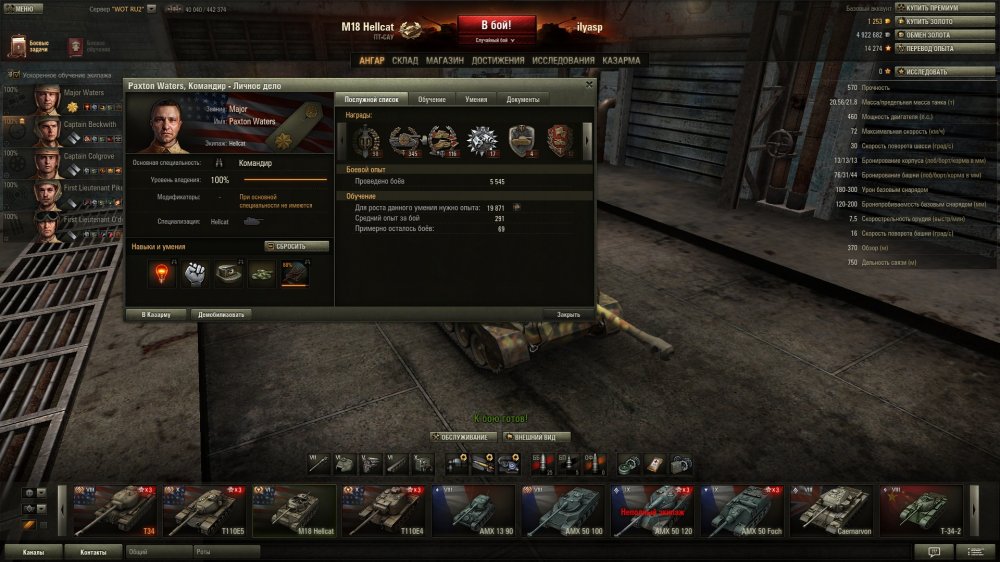Reset skills with the СБРОСИТЬ button
The width and height of the screenshot is (1000, 562).
coord(297,246)
